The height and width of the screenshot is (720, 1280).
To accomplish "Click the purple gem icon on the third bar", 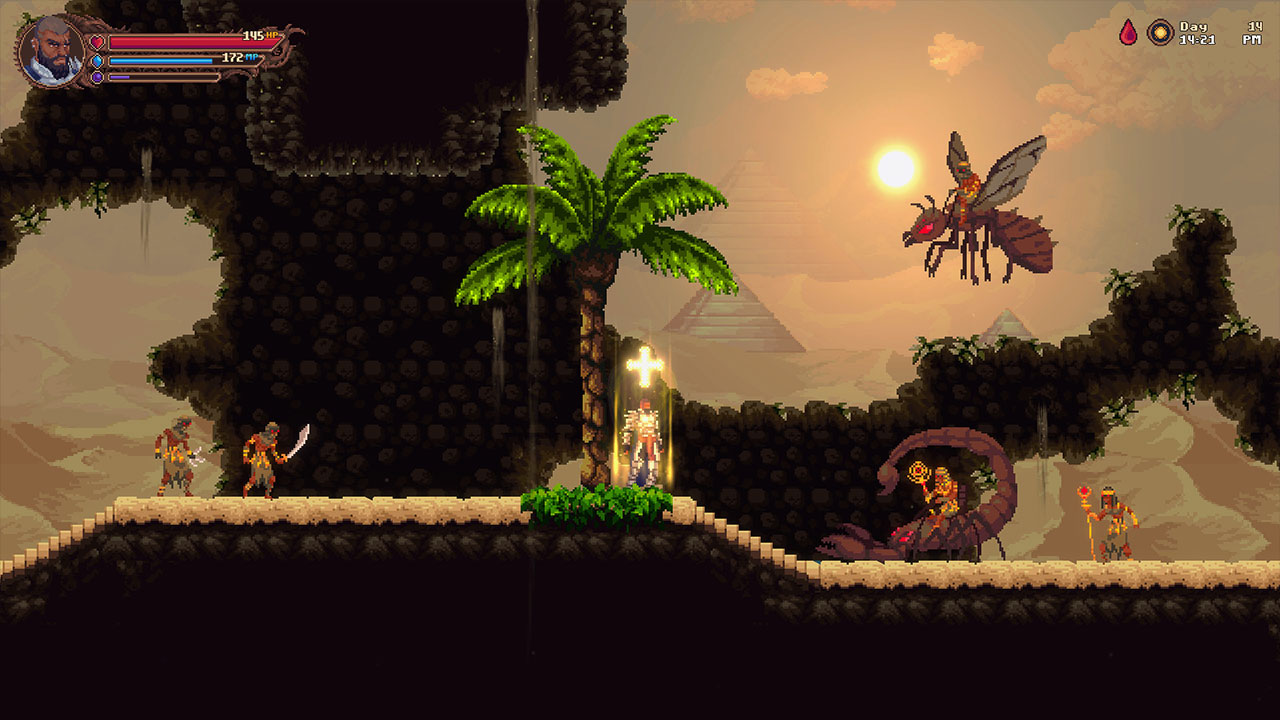I will [x=97, y=77].
